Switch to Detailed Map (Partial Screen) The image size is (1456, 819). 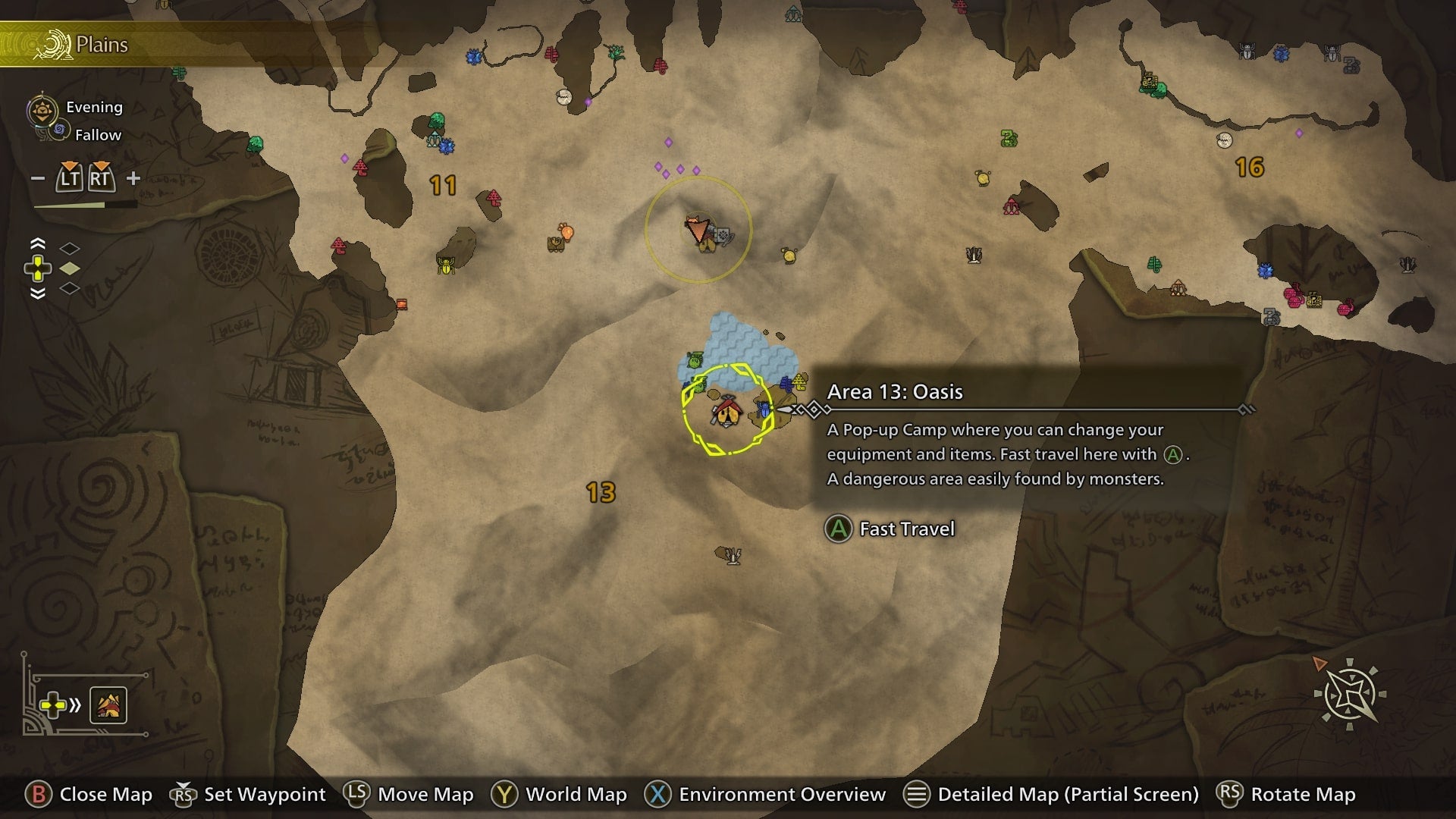(1068, 794)
